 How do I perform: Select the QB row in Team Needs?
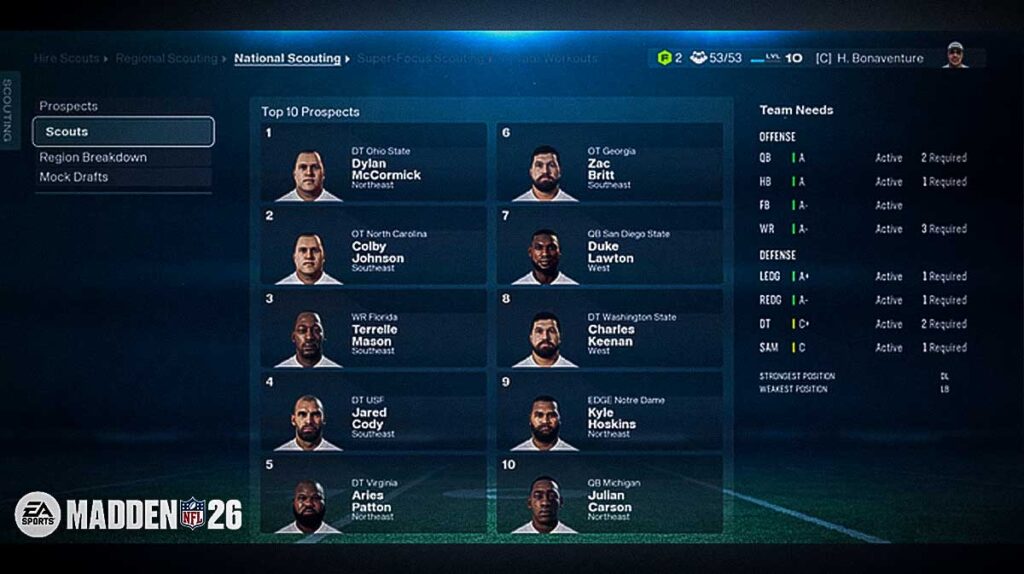tap(862, 158)
